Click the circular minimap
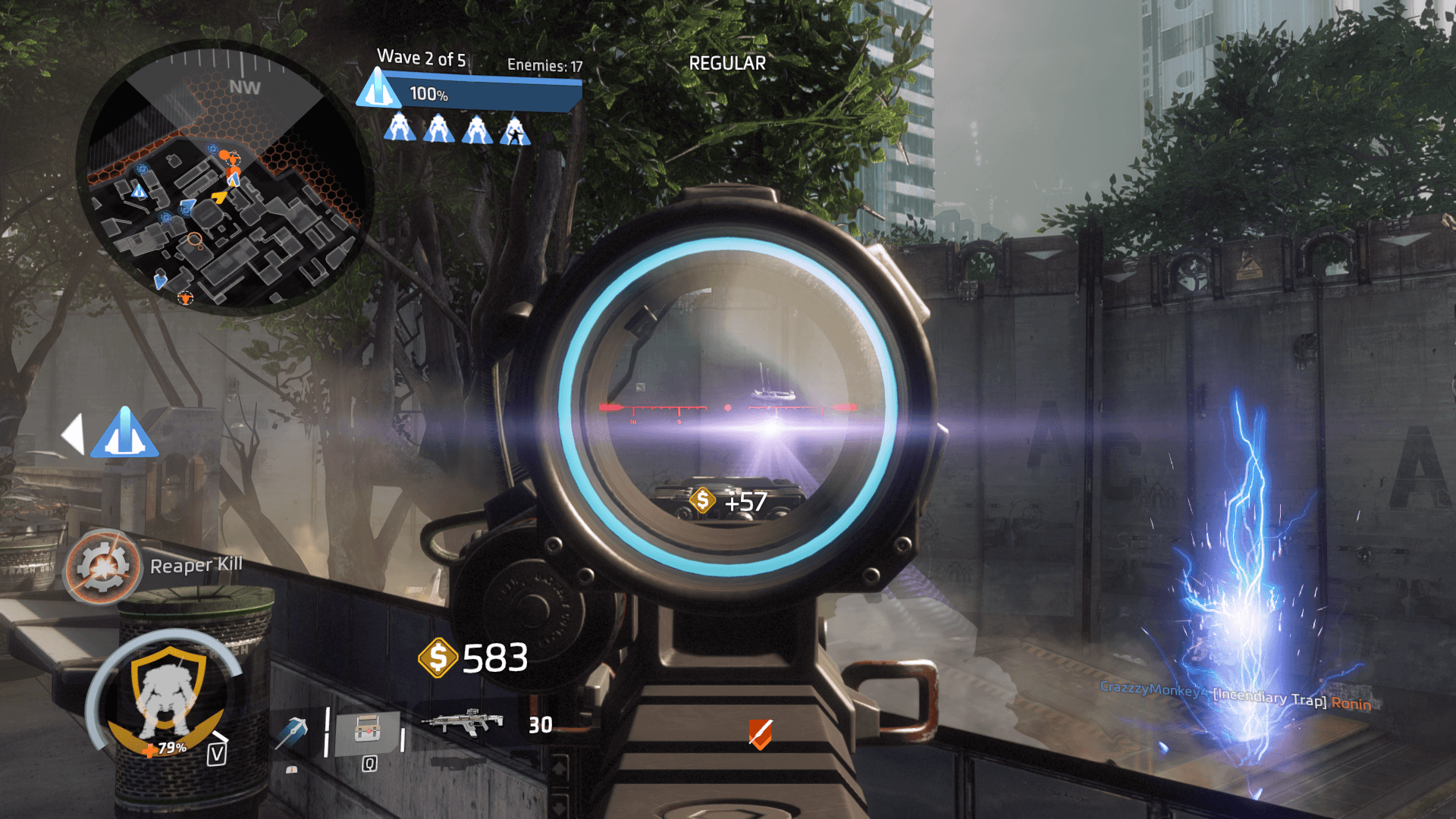Image resolution: width=1456 pixels, height=819 pixels. pos(224,179)
